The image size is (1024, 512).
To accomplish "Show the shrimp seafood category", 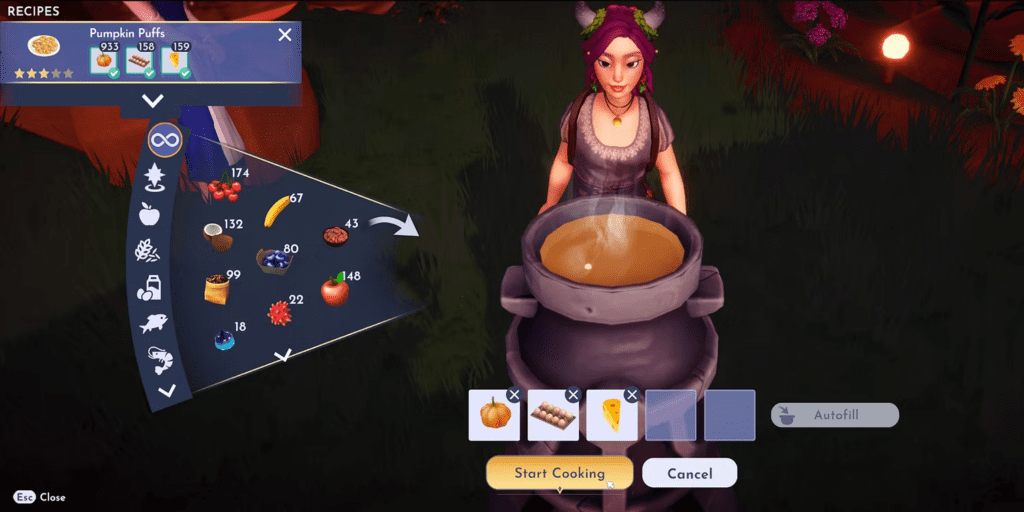I will click(158, 356).
